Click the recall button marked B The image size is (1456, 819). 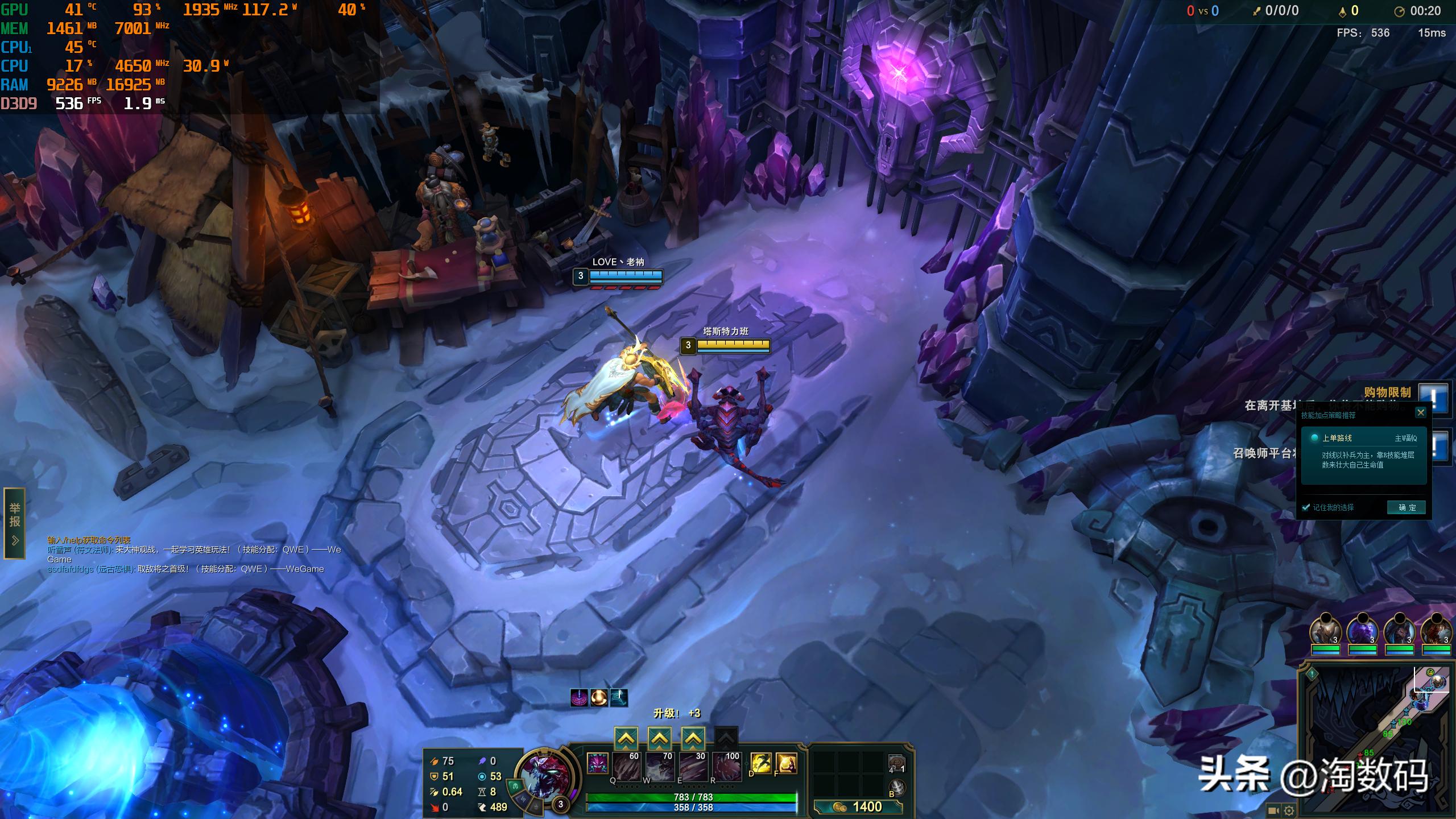(x=897, y=788)
